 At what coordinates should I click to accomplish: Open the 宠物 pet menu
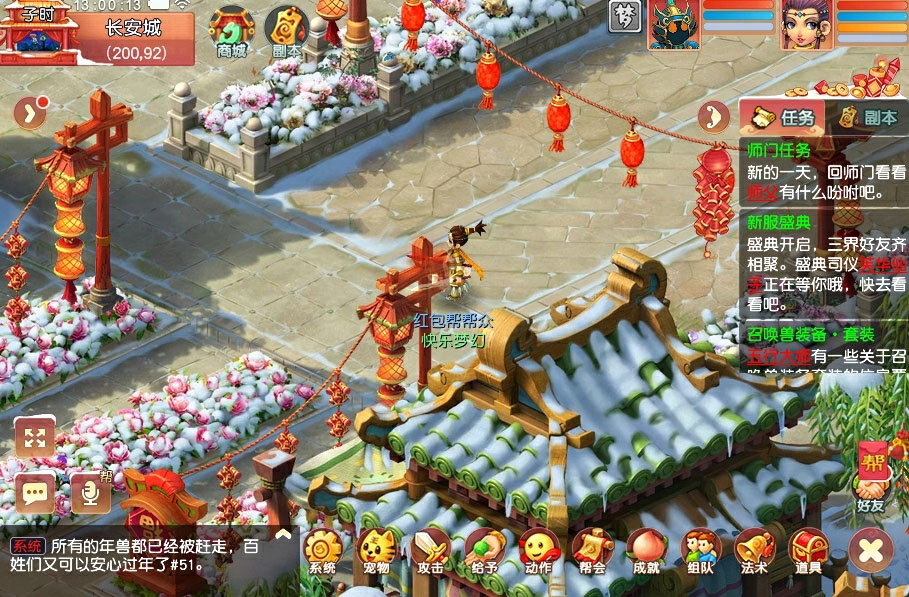click(376, 551)
